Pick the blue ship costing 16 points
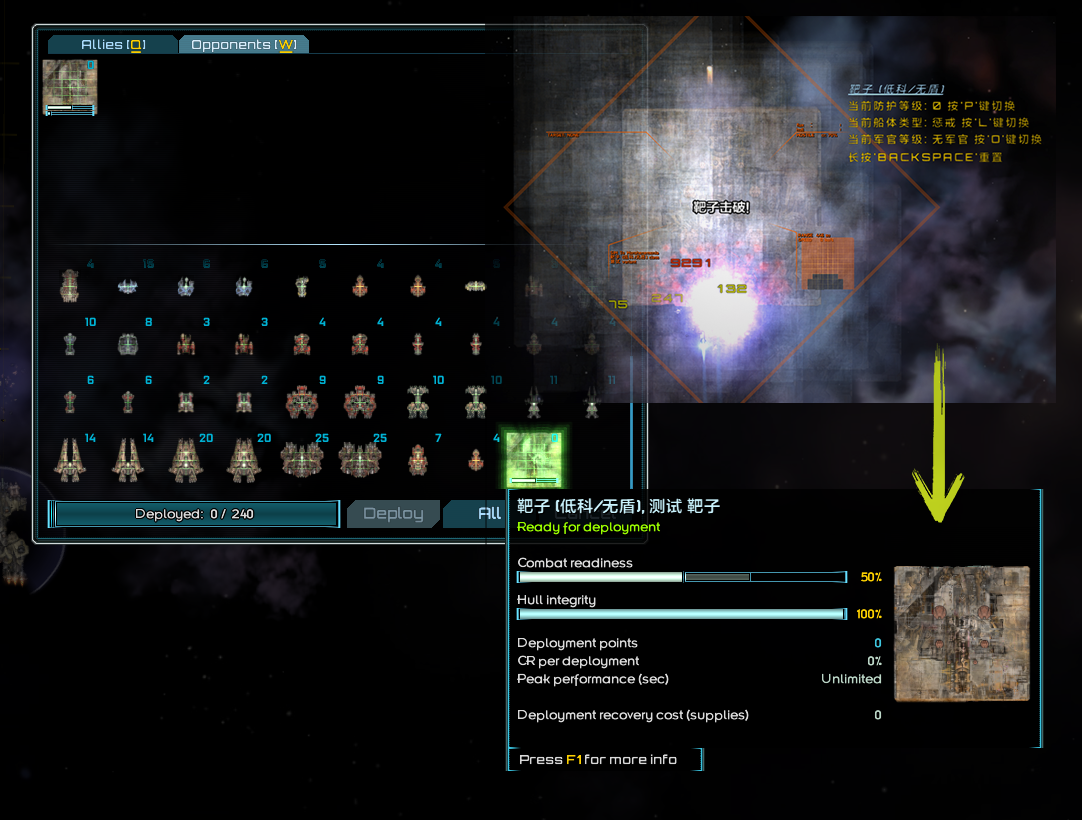This screenshot has width=1082, height=820. [128, 287]
